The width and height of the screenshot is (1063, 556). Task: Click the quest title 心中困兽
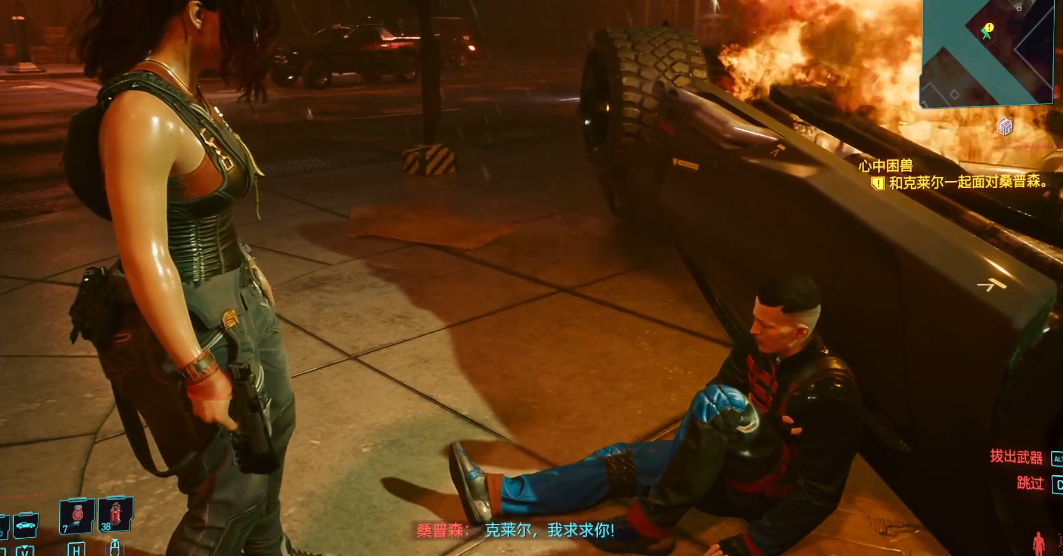885,165
